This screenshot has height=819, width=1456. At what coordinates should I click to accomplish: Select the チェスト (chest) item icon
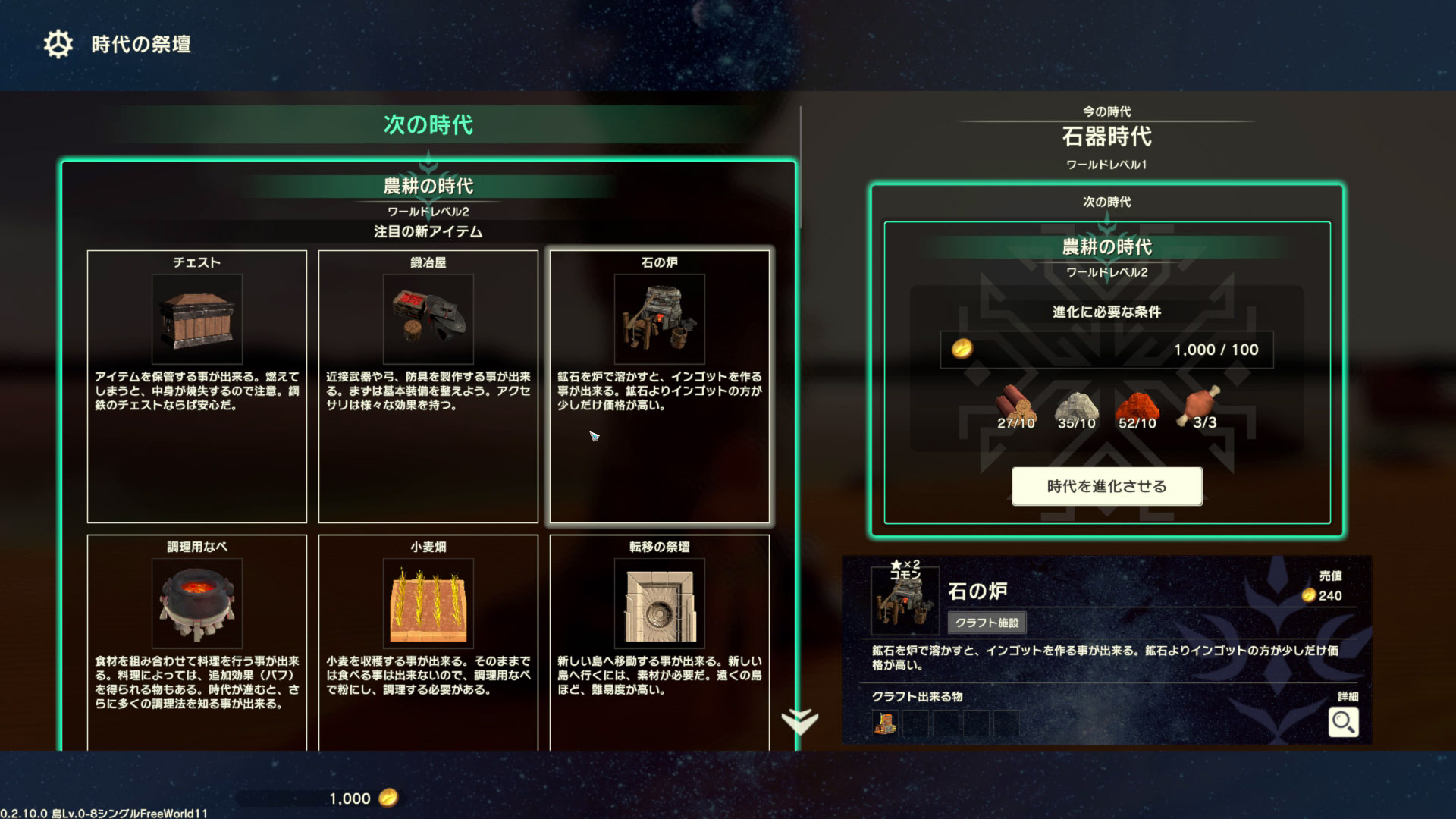[197, 318]
